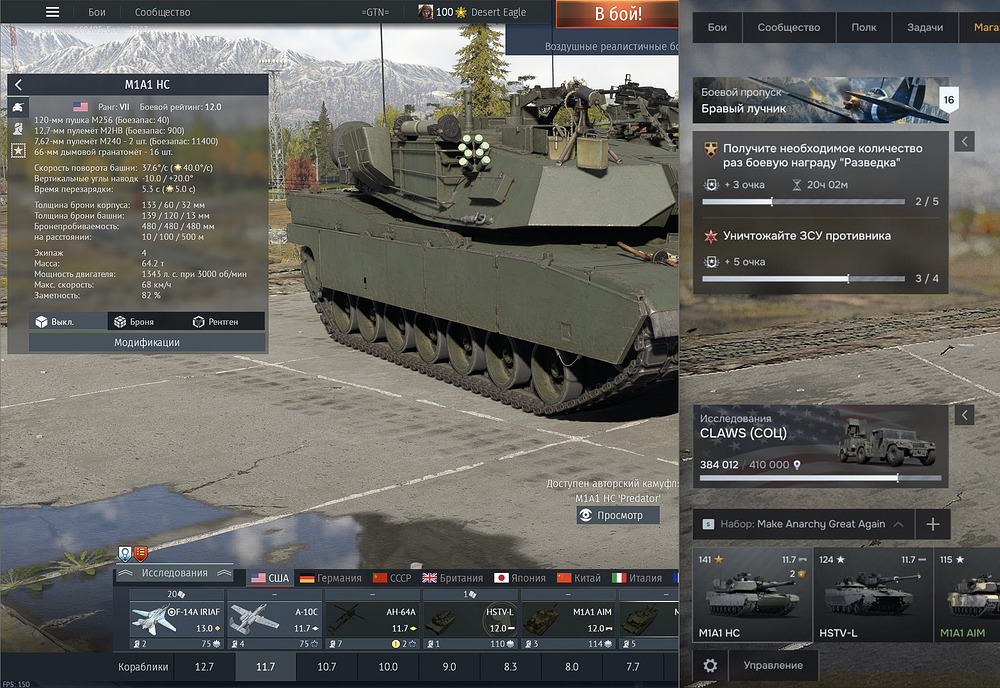The width and height of the screenshot is (1000, 688).
Task: Select the F-14A IRIAF aircraft slot
Action: 176,619
